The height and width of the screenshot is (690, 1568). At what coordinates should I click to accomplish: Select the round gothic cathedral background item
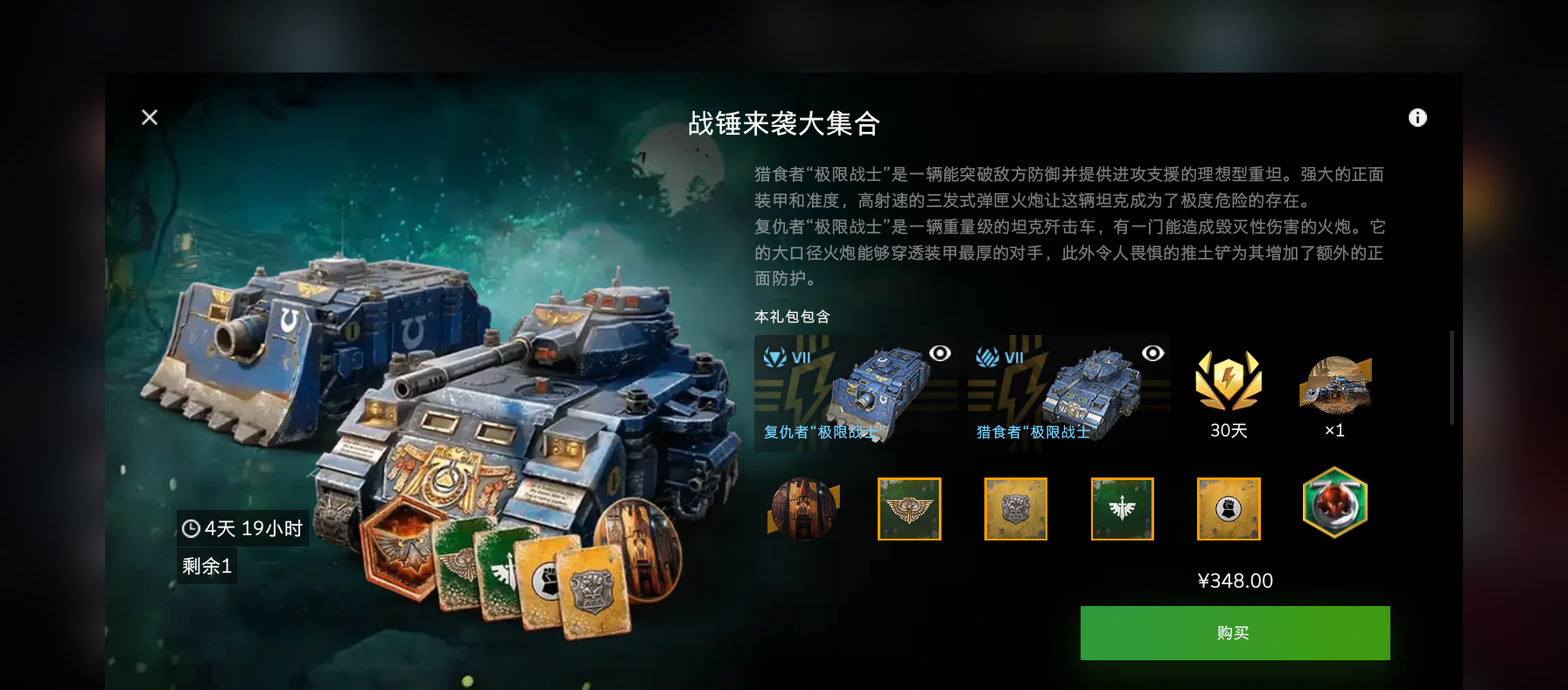coord(802,508)
